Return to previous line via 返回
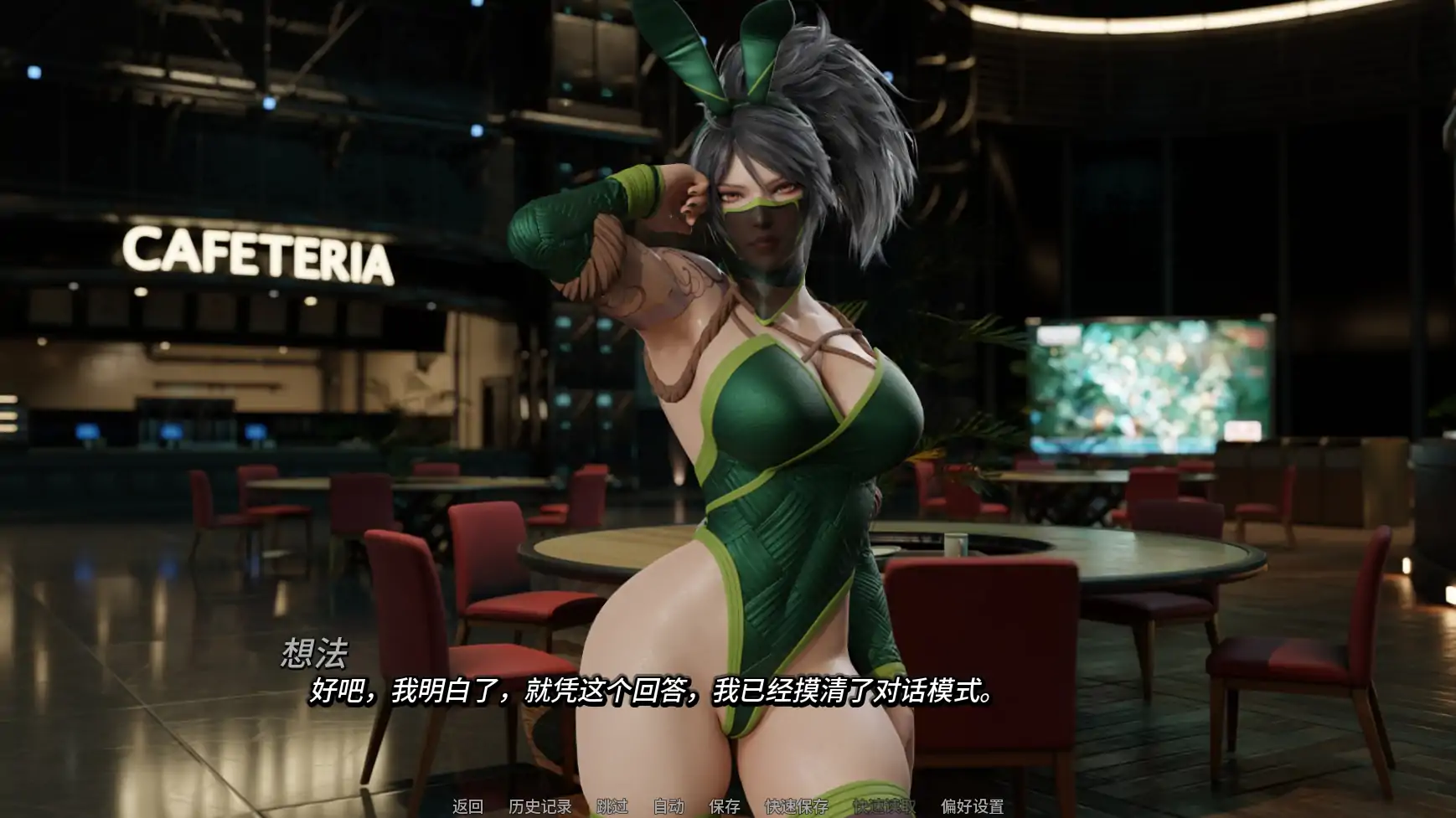 click(466, 807)
